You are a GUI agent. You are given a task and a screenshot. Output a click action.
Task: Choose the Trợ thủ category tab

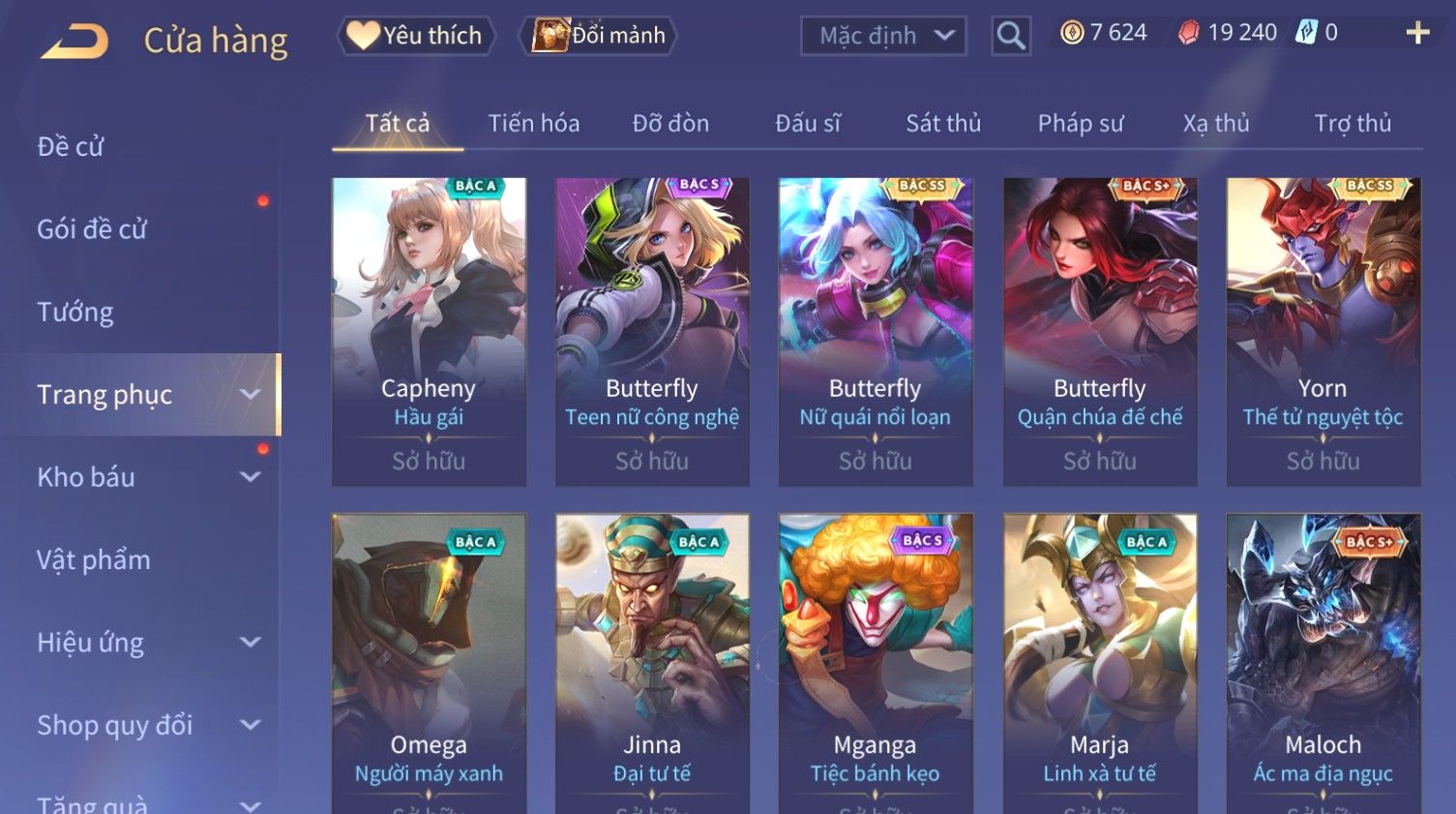pyautogui.click(x=1352, y=124)
